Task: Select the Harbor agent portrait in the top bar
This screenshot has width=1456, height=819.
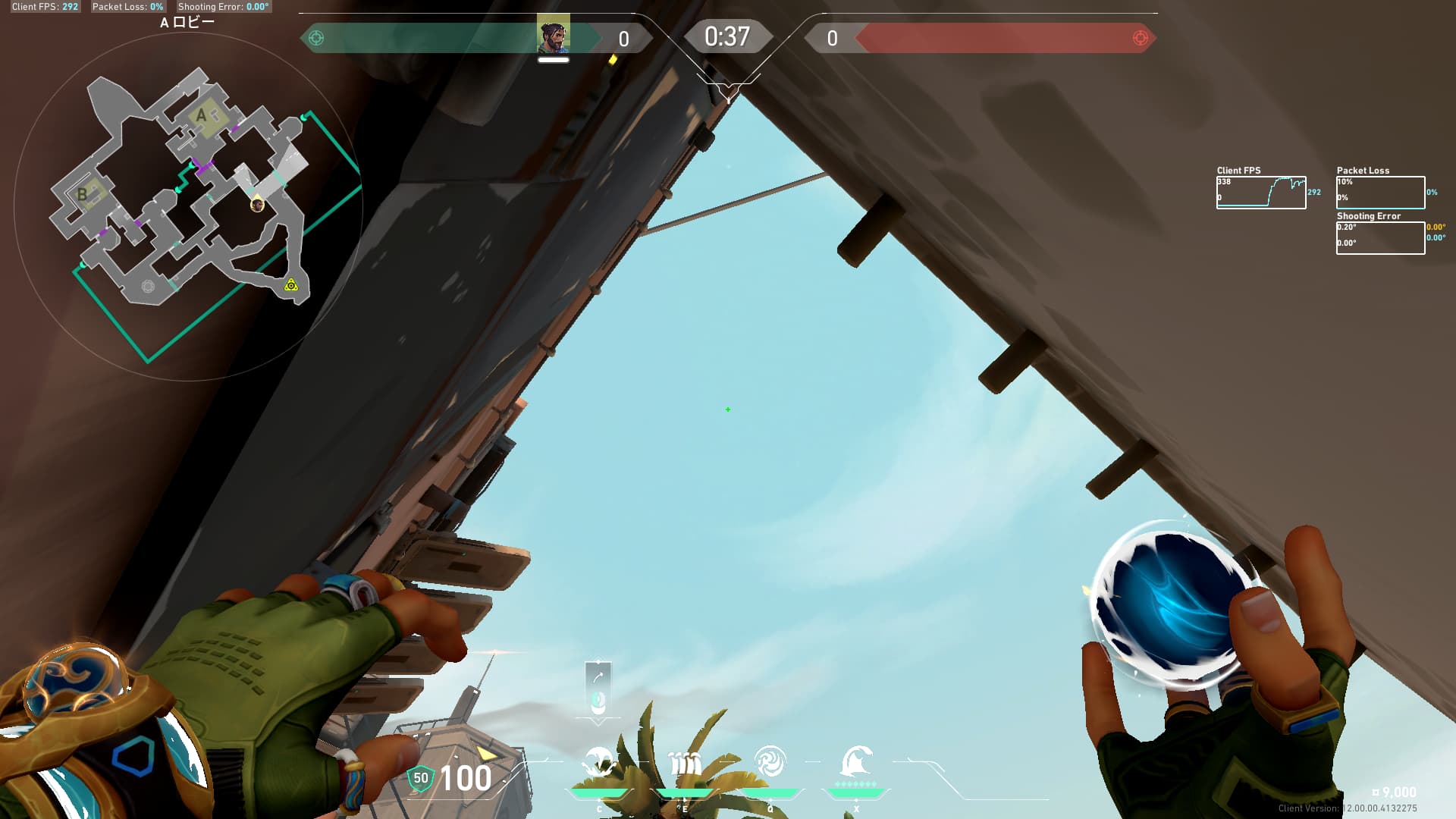Action: 554,36
